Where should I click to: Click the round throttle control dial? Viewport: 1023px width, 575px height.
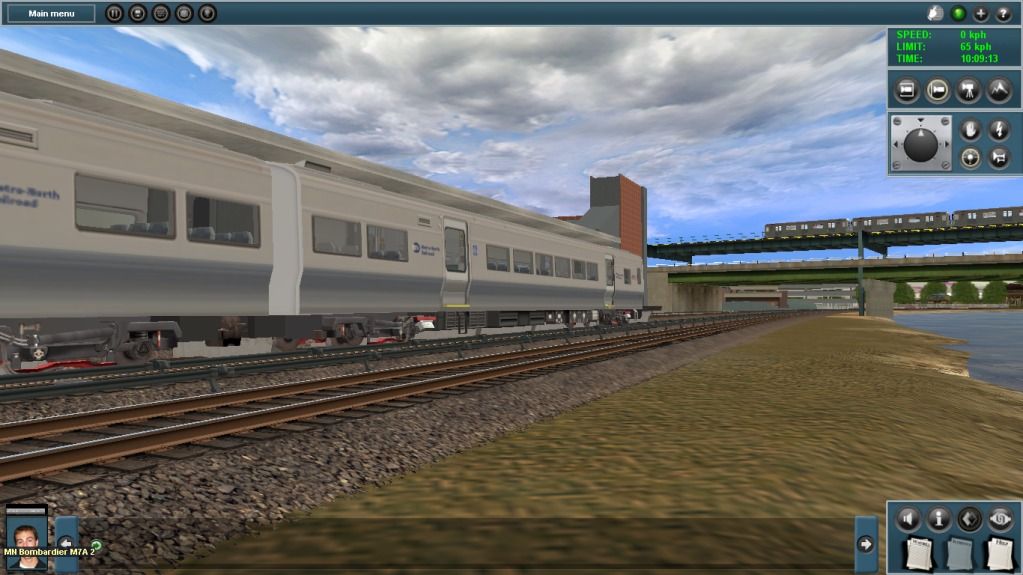pyautogui.click(x=921, y=145)
